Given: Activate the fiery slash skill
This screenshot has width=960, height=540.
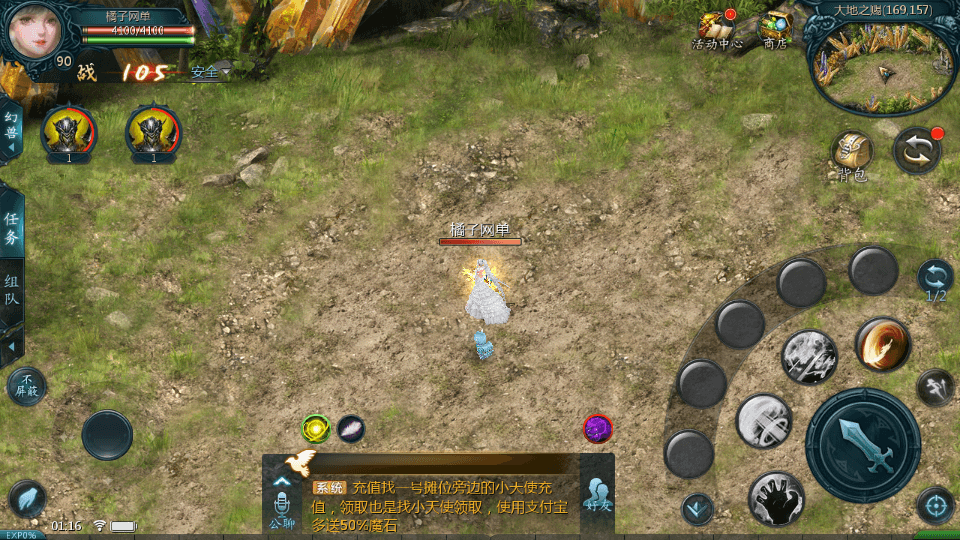Looking at the screenshot, I should pyautogui.click(x=883, y=344).
